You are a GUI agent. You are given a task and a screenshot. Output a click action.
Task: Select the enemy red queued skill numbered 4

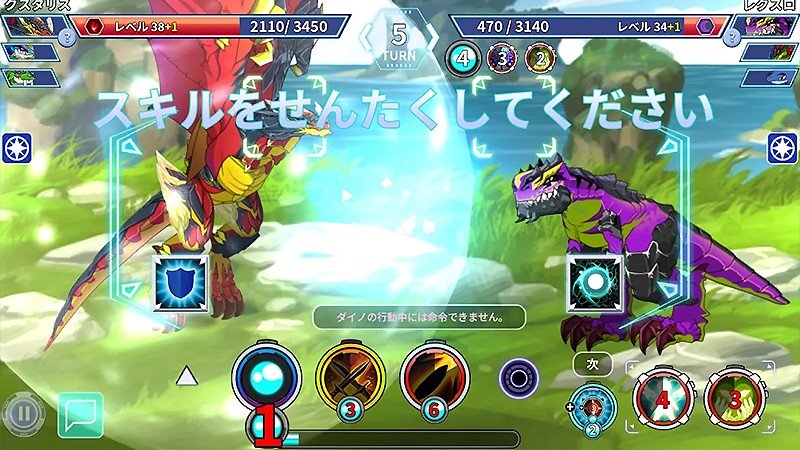(x=660, y=399)
